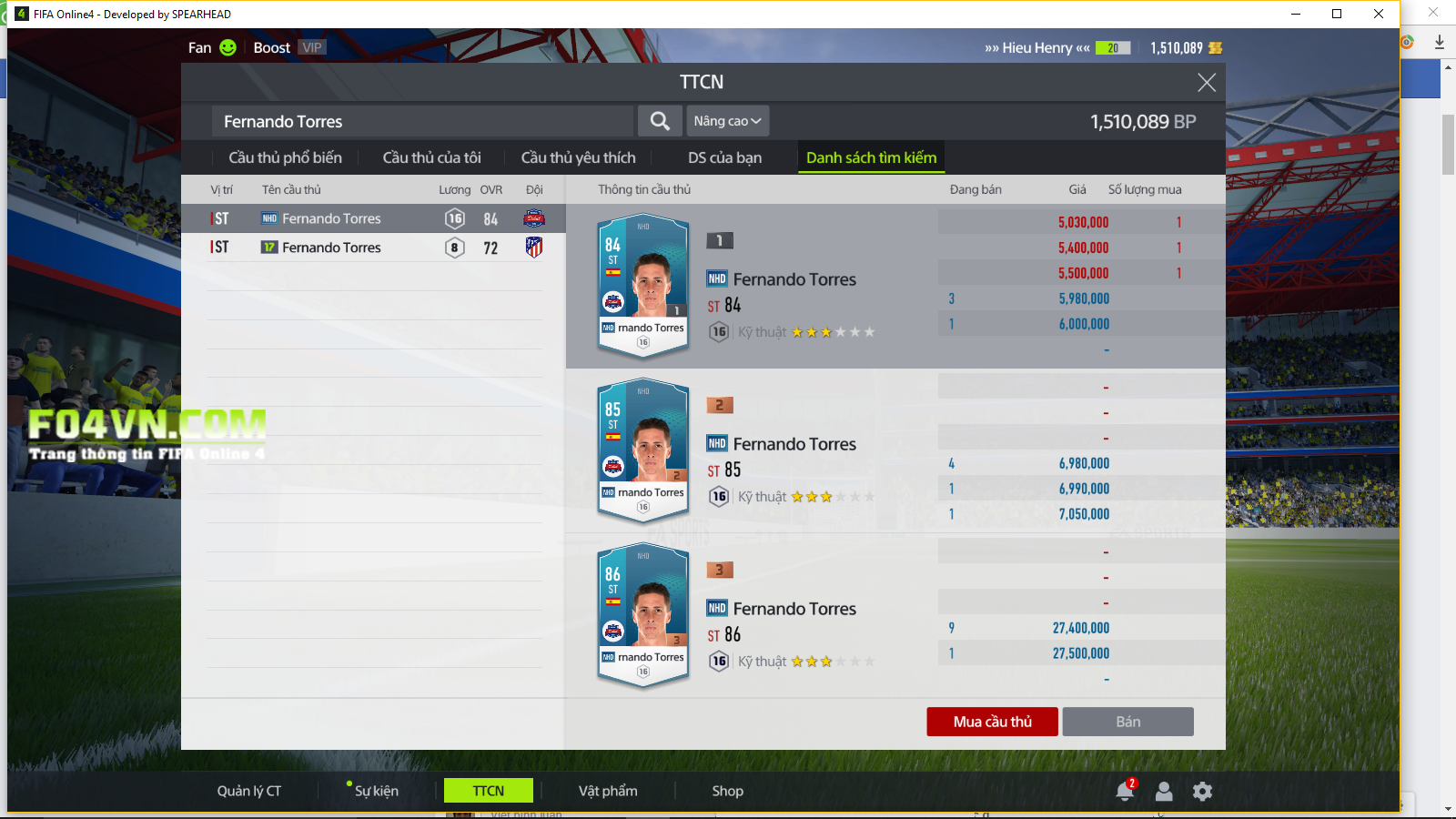Open Quản lý CT from bottom menu
Screen dimensions: 1456x819
click(249, 791)
